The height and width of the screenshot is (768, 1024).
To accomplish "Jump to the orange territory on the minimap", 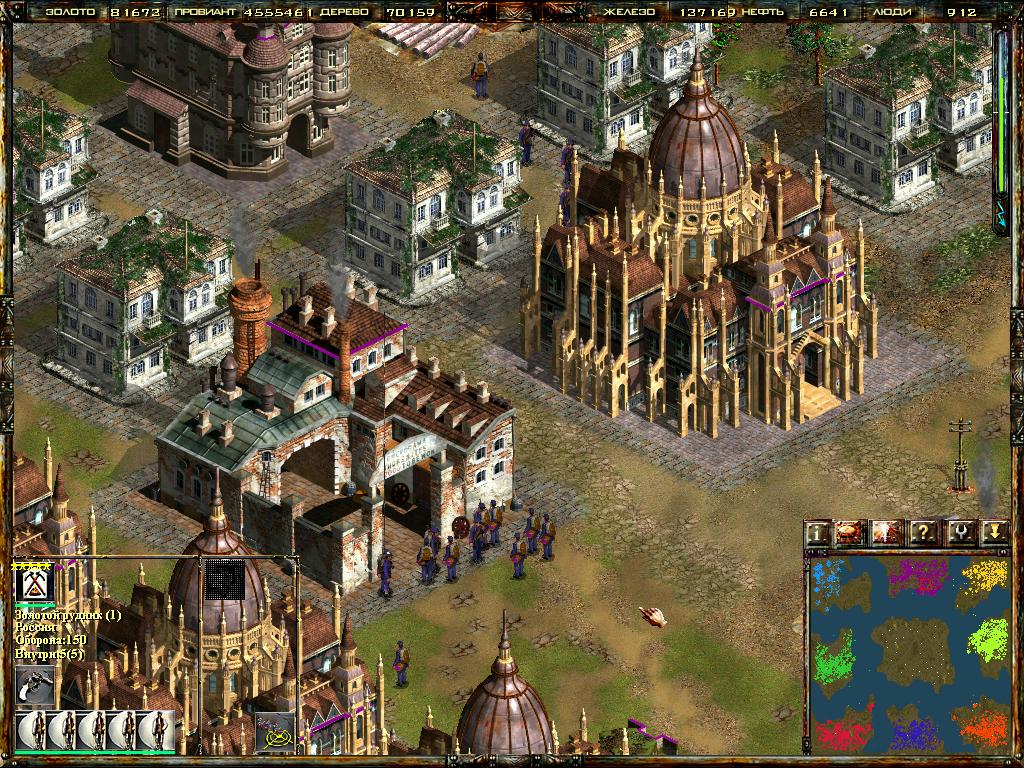I will coord(980,725).
